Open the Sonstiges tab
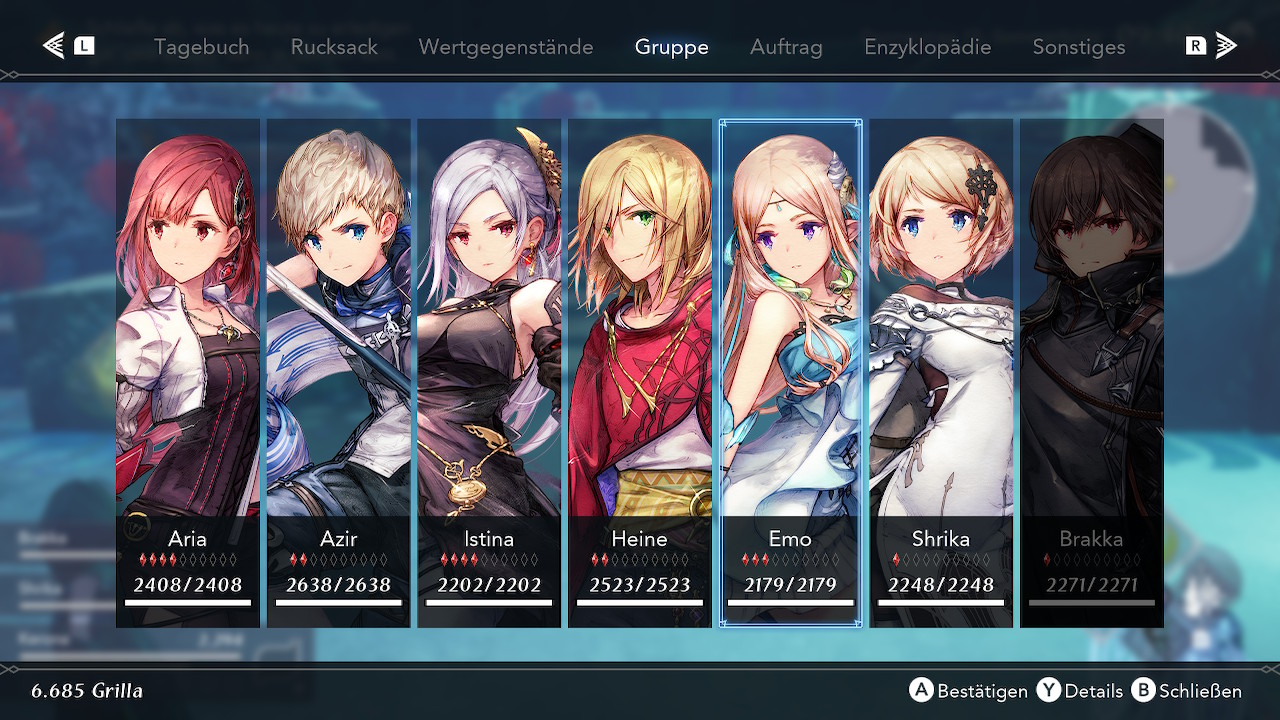Viewport: 1280px width, 720px height. point(1078,47)
